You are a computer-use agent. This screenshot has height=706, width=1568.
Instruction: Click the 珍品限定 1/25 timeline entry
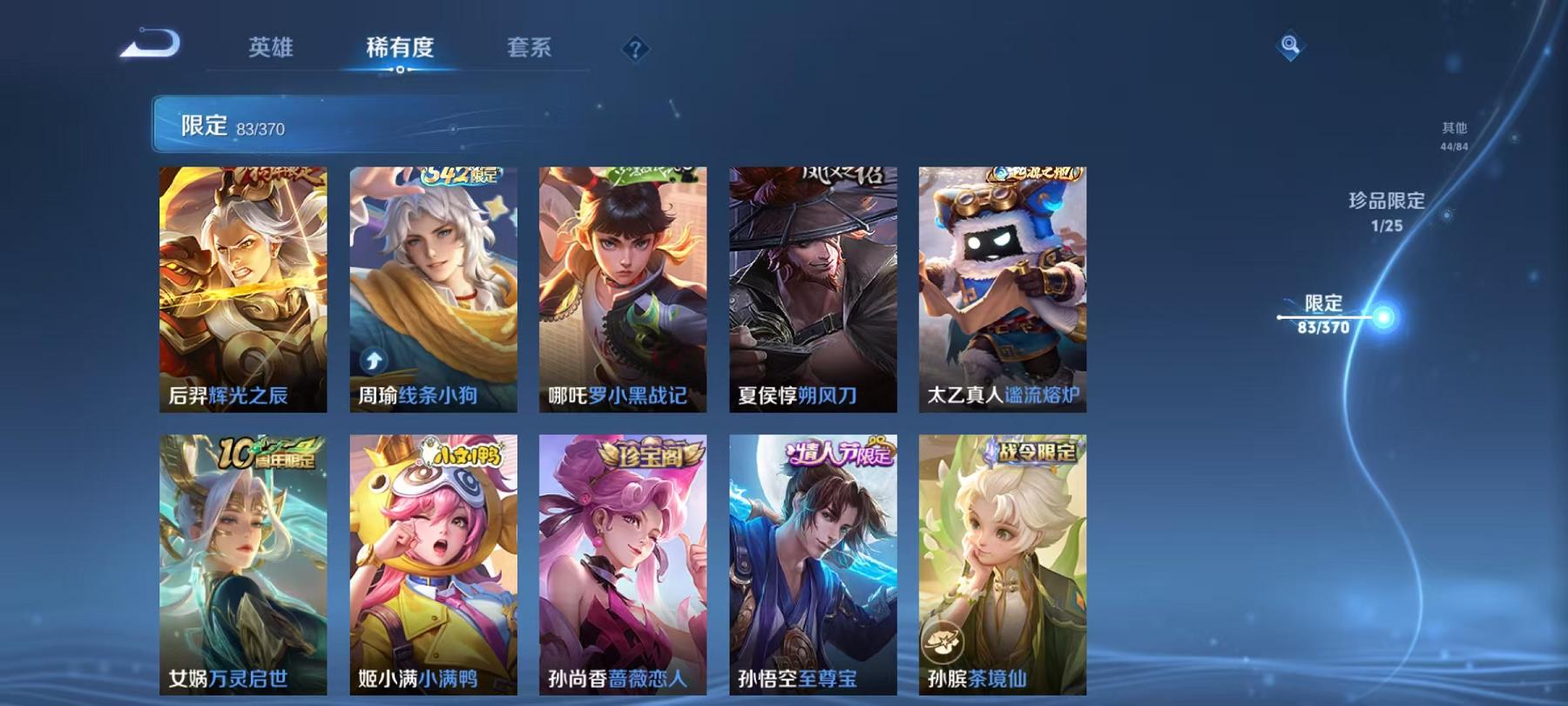click(x=1383, y=212)
